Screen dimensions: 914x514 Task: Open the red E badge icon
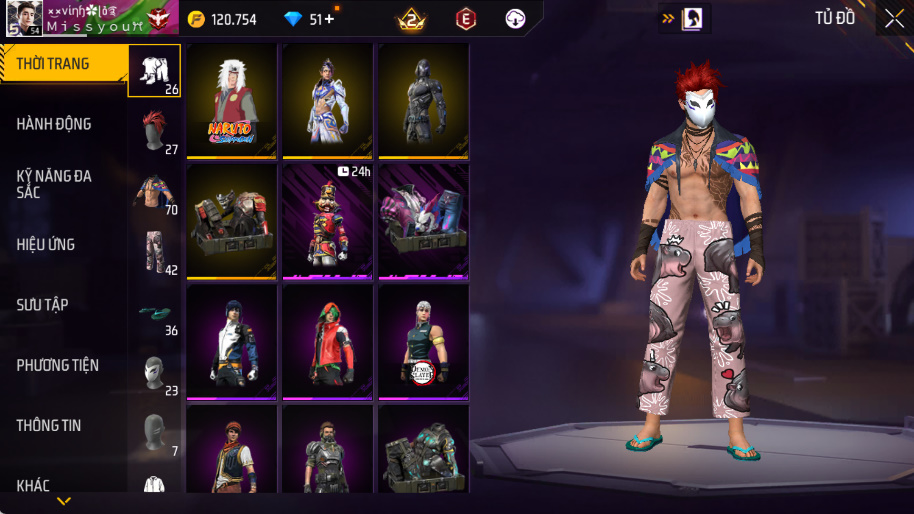(465, 18)
